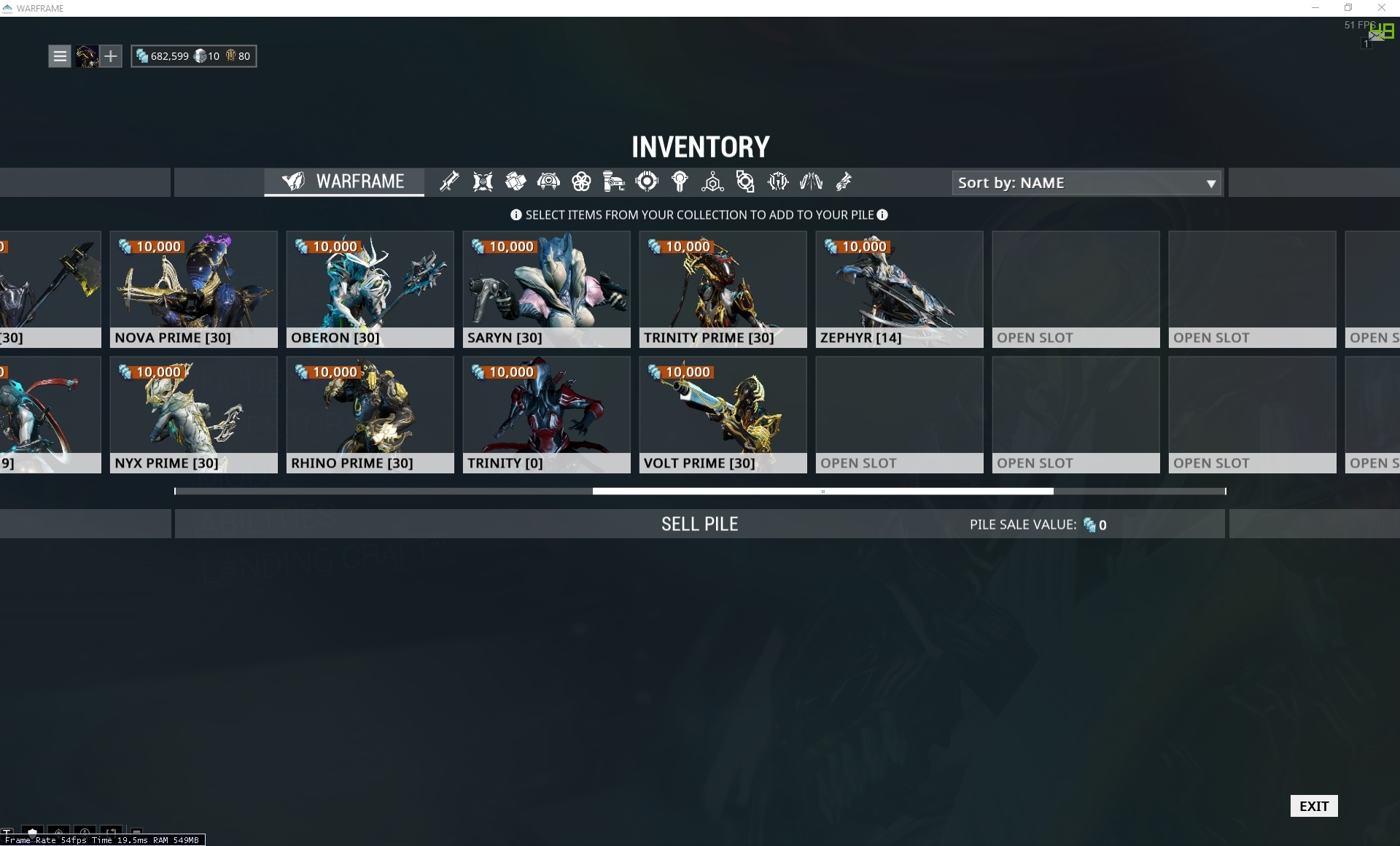Image resolution: width=1400 pixels, height=846 pixels.
Task: Minimize the Warframe window
Action: point(1315,8)
